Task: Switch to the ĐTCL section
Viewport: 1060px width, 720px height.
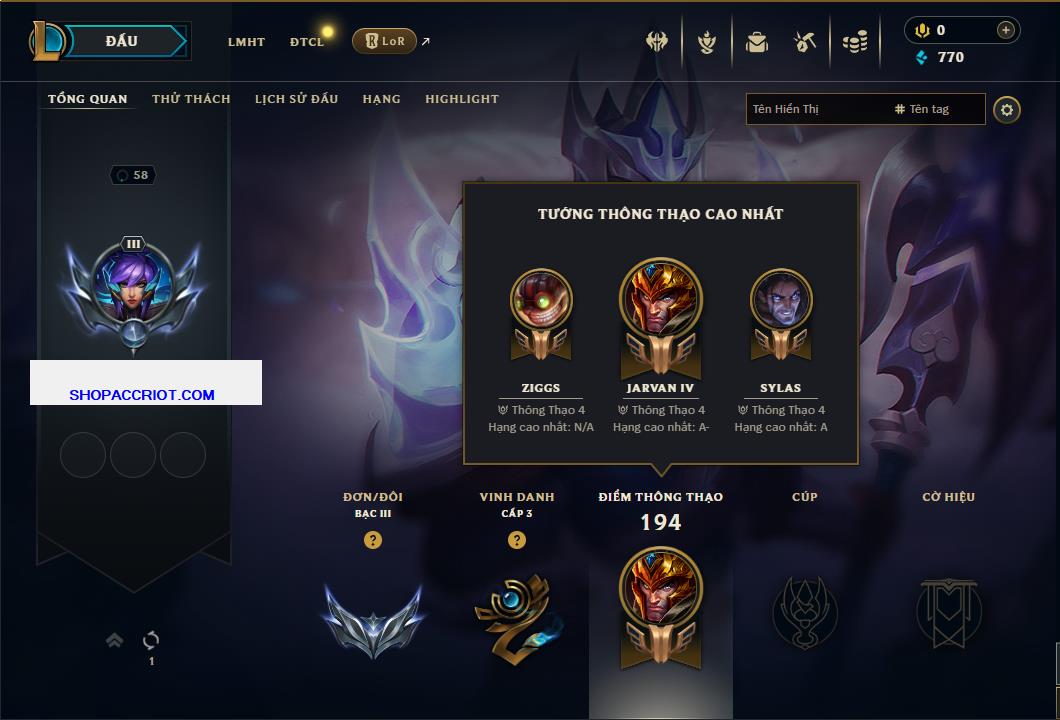Action: tap(307, 42)
